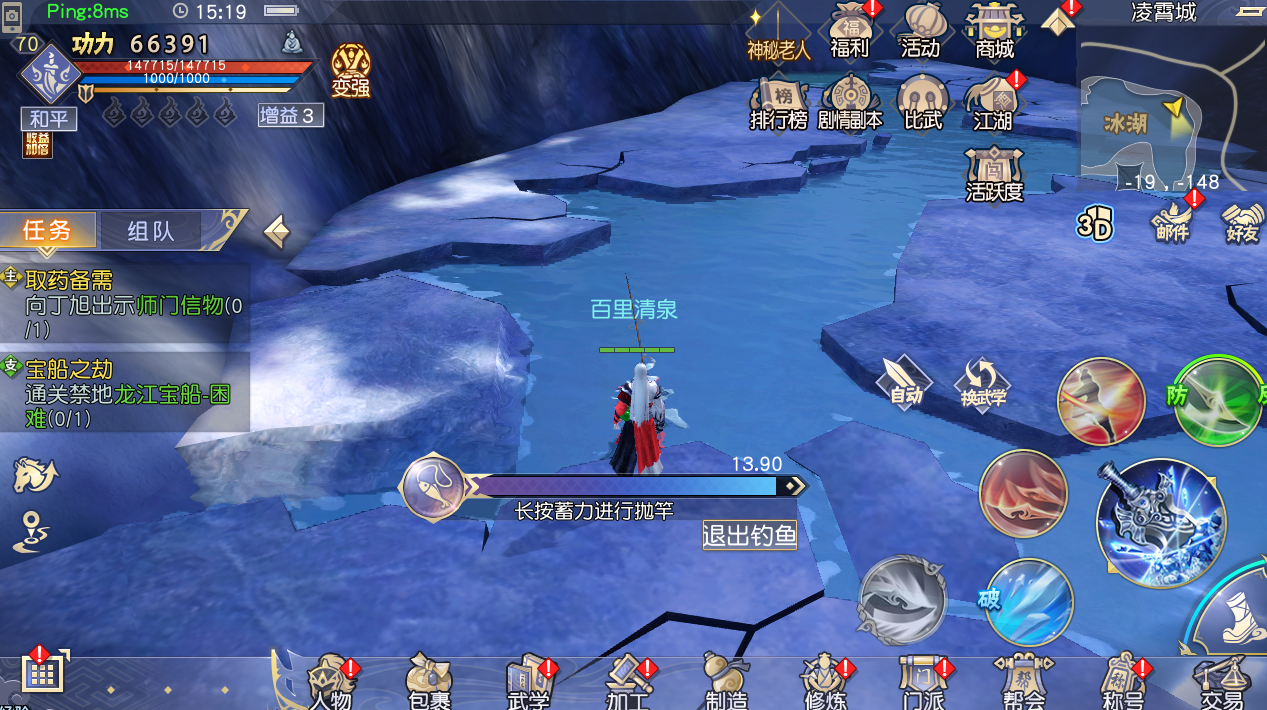This screenshot has height=710, width=1267.
Task: Open the 比武 duel menu
Action: pyautogui.click(x=922, y=104)
